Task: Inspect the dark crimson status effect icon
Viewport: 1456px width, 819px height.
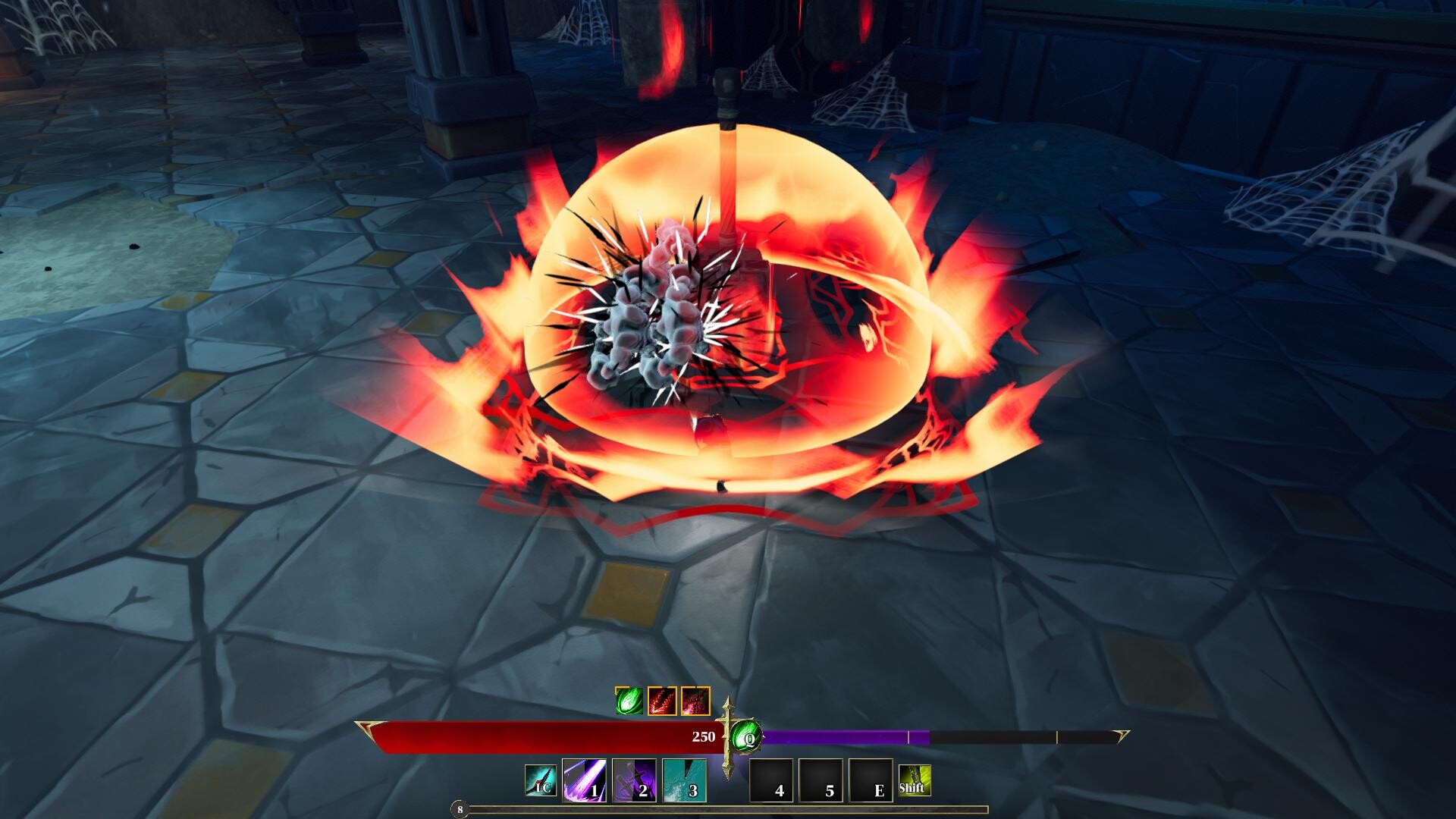Action: pyautogui.click(x=695, y=701)
